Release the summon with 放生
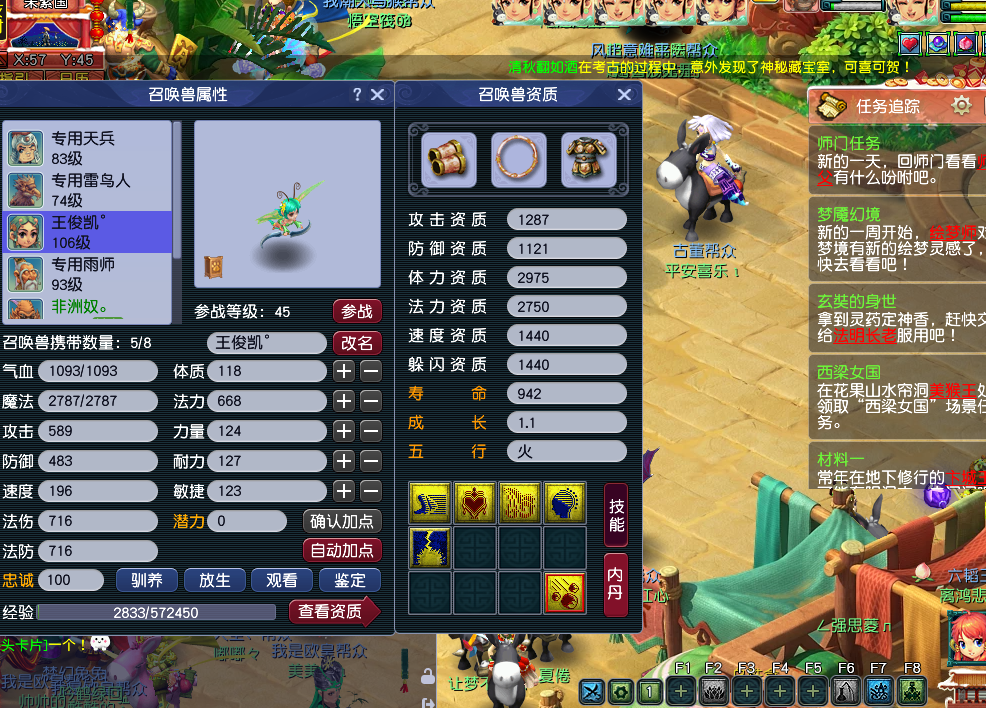 [214, 580]
